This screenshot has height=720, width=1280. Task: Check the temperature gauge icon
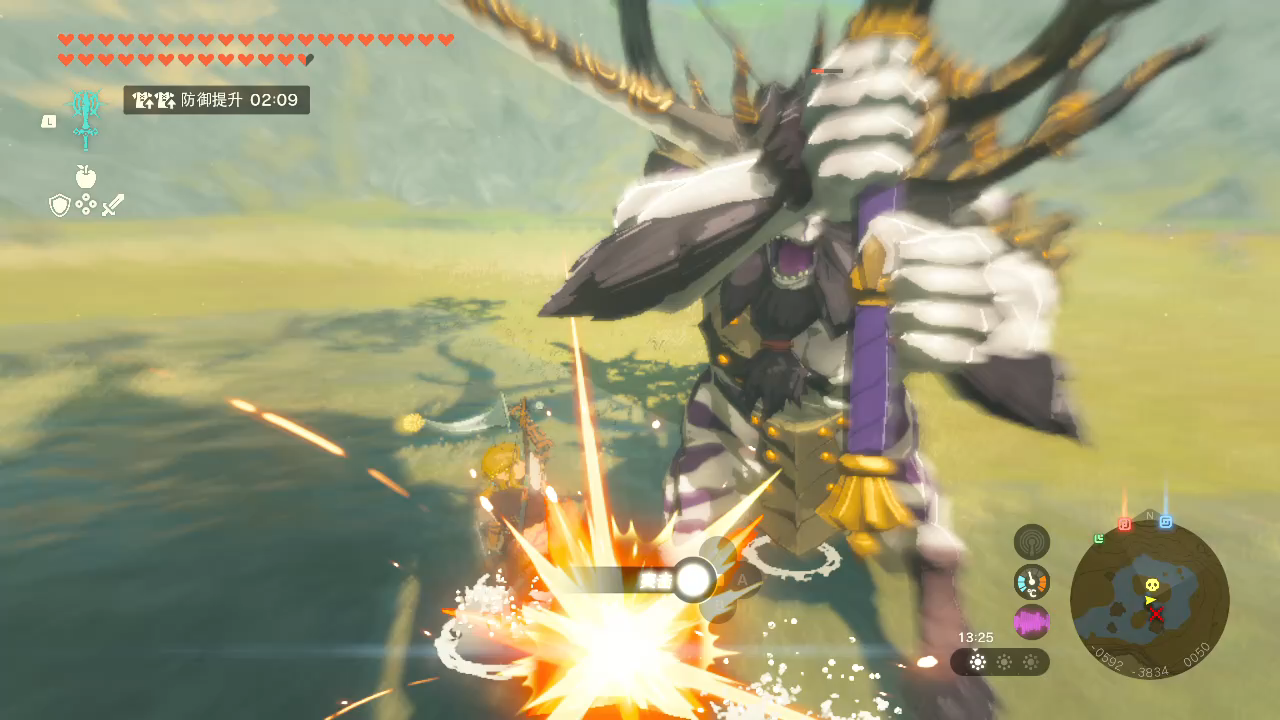point(1032,581)
